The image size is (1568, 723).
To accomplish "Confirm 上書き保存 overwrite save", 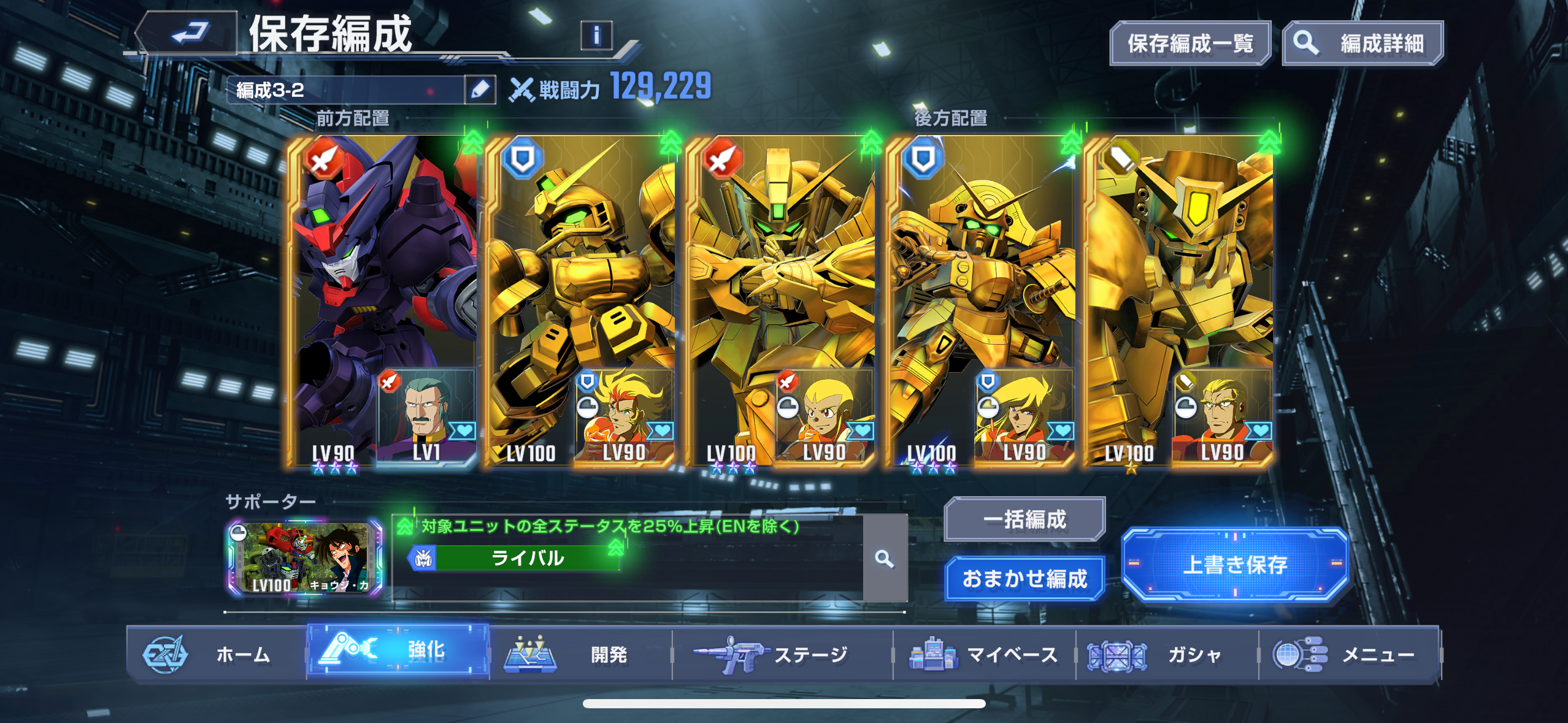I will click(x=1234, y=564).
